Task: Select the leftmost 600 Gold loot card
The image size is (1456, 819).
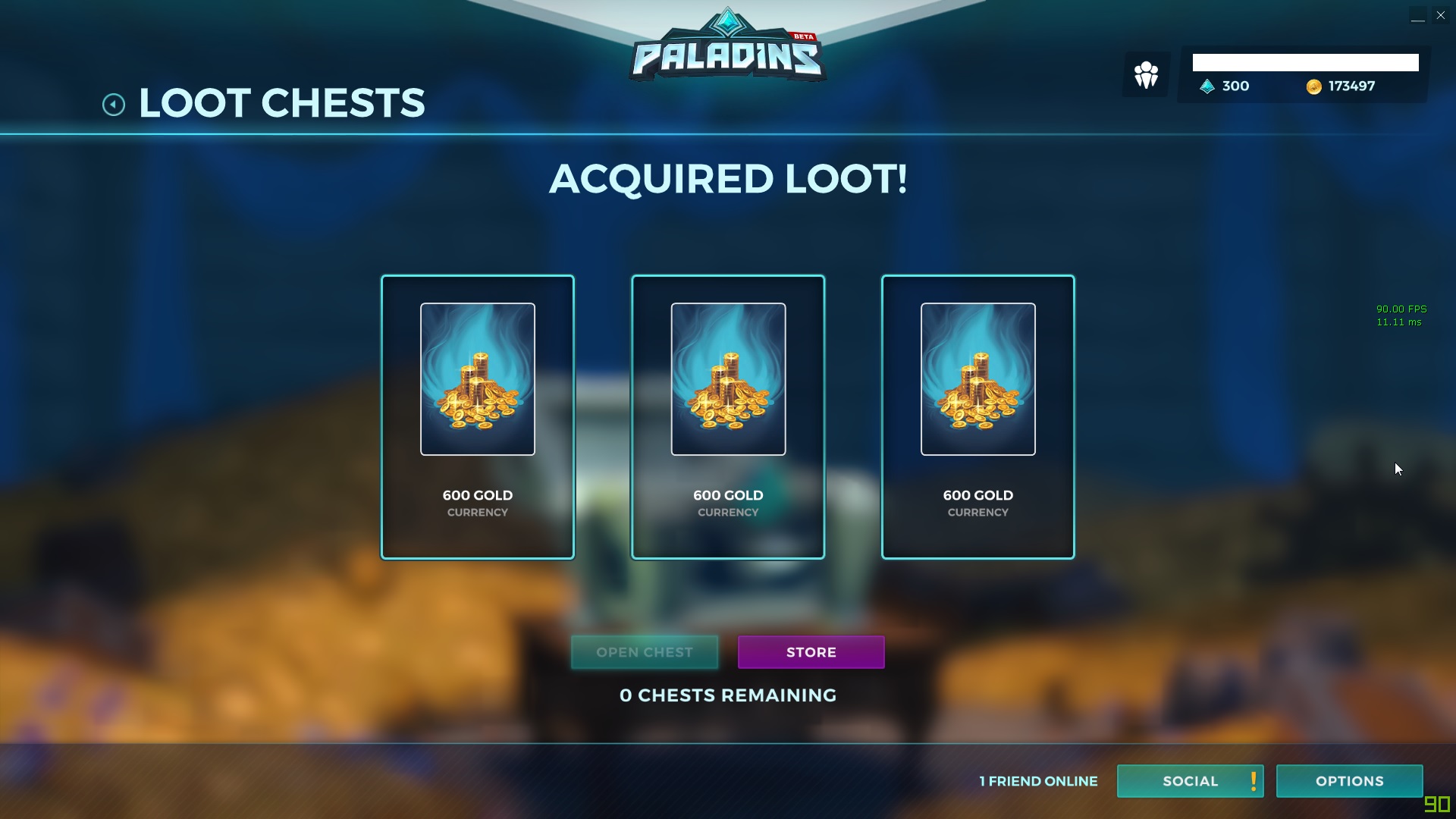Action: [477, 416]
